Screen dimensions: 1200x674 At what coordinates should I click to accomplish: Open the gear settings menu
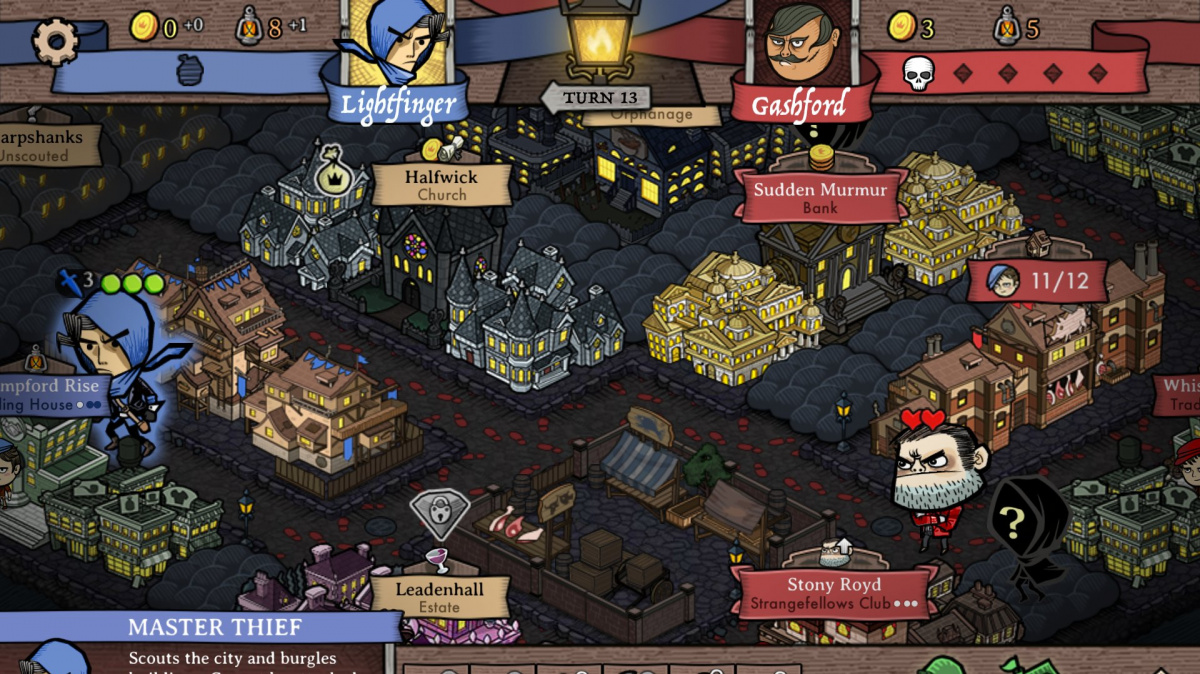tap(55, 41)
